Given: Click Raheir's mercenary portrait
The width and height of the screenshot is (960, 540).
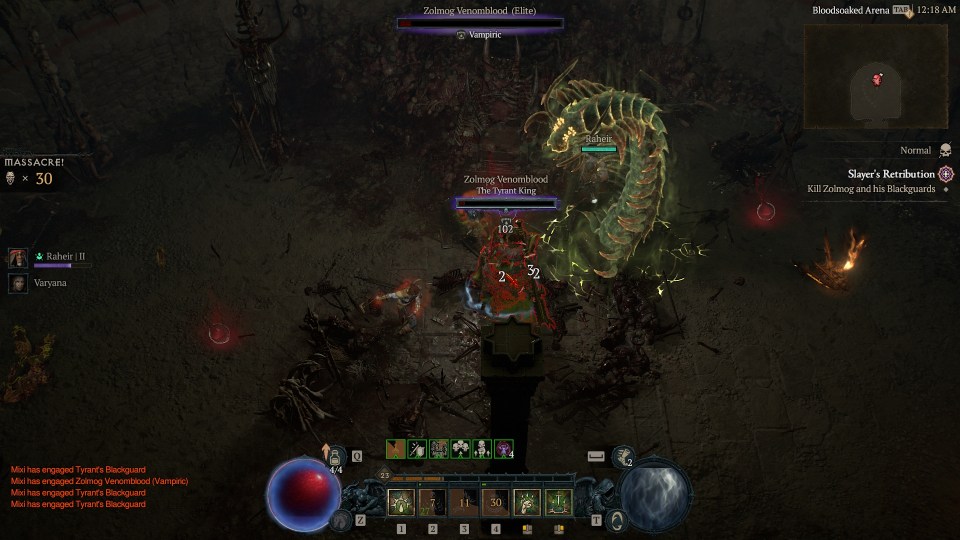Looking at the screenshot, I should 18,258.
